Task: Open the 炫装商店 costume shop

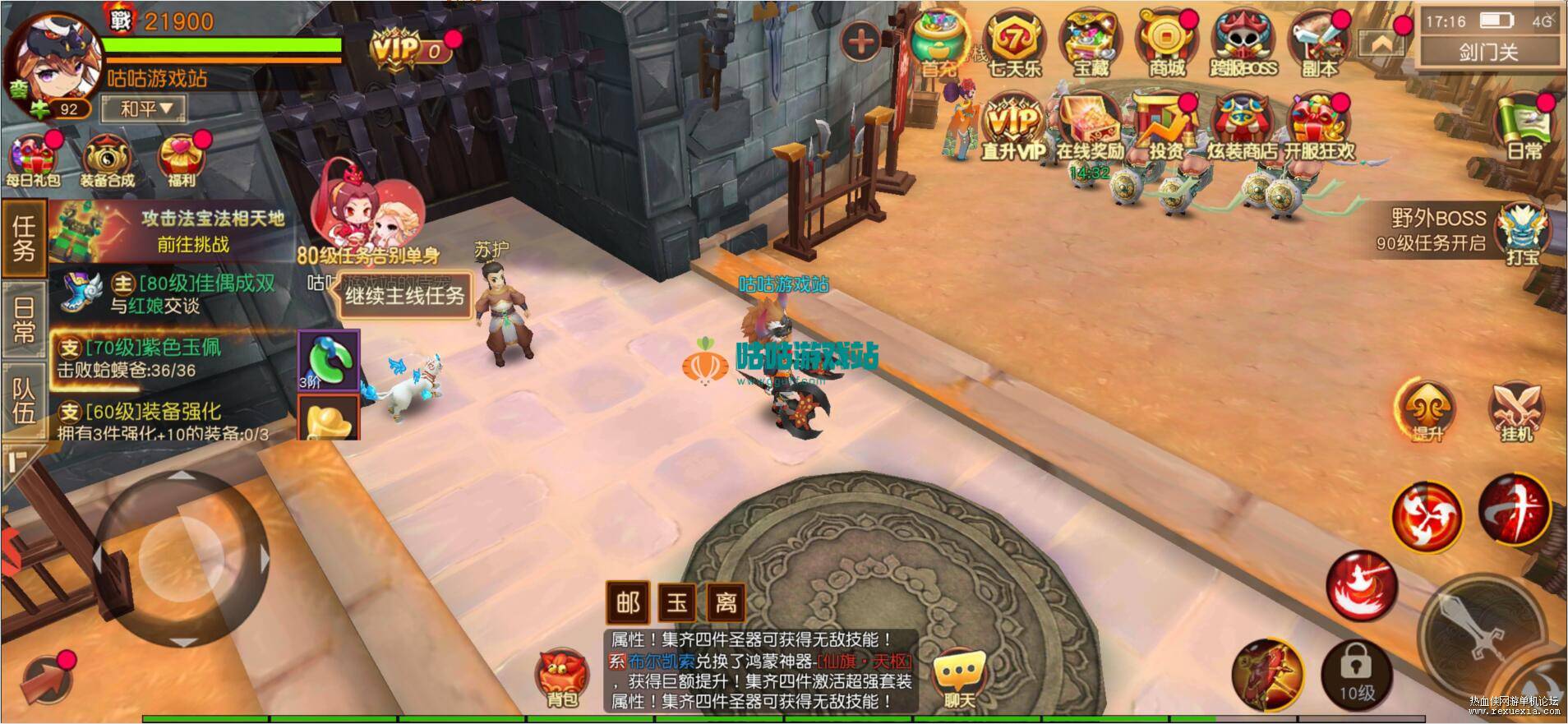Action: tap(1242, 127)
